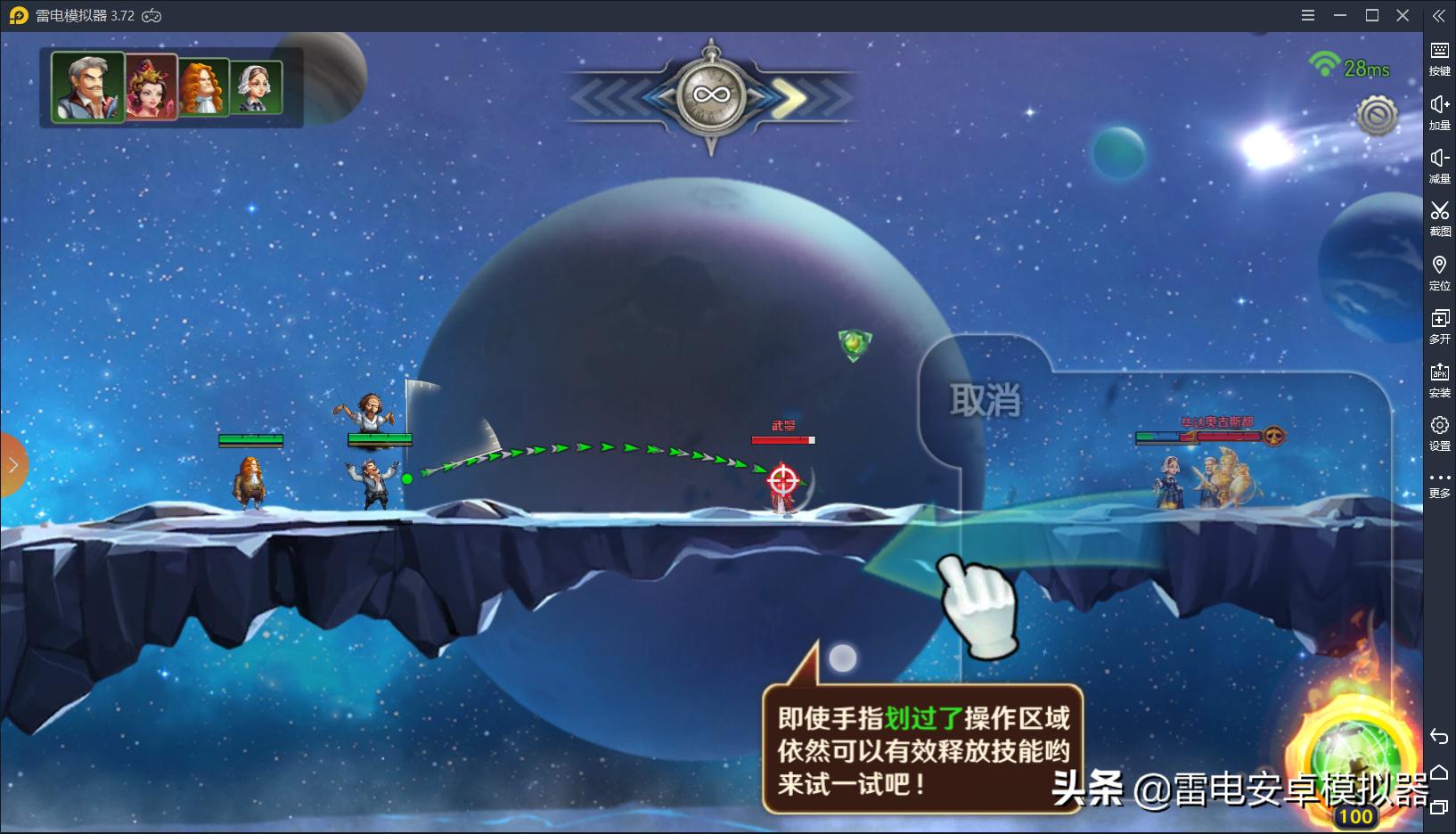Toggle the in-game ban gear icon
Viewport: 1456px width, 834px height.
coord(1377,114)
